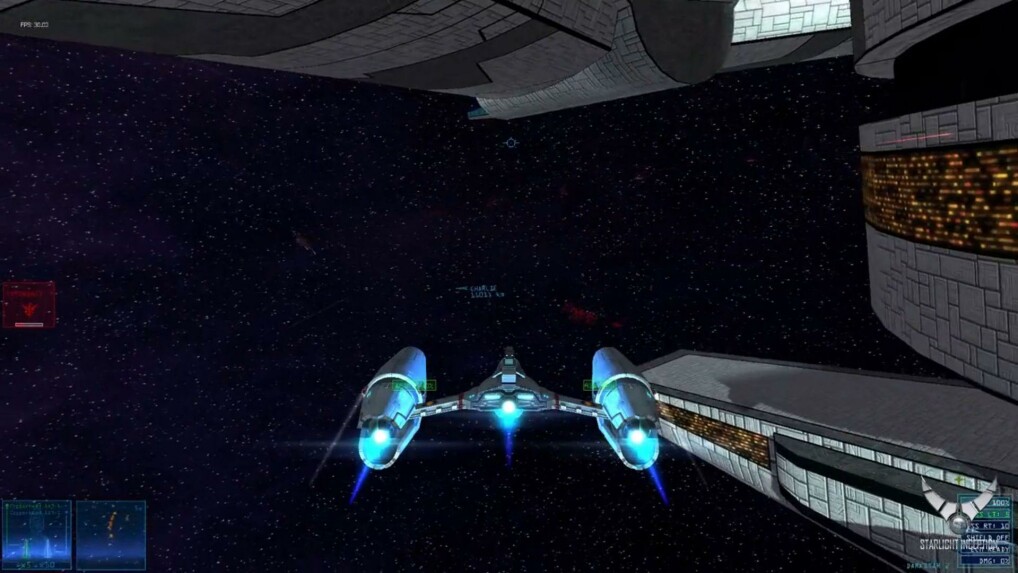1018x573 pixels.
Task: Select the red enemy target display panel
Action: 29,305
